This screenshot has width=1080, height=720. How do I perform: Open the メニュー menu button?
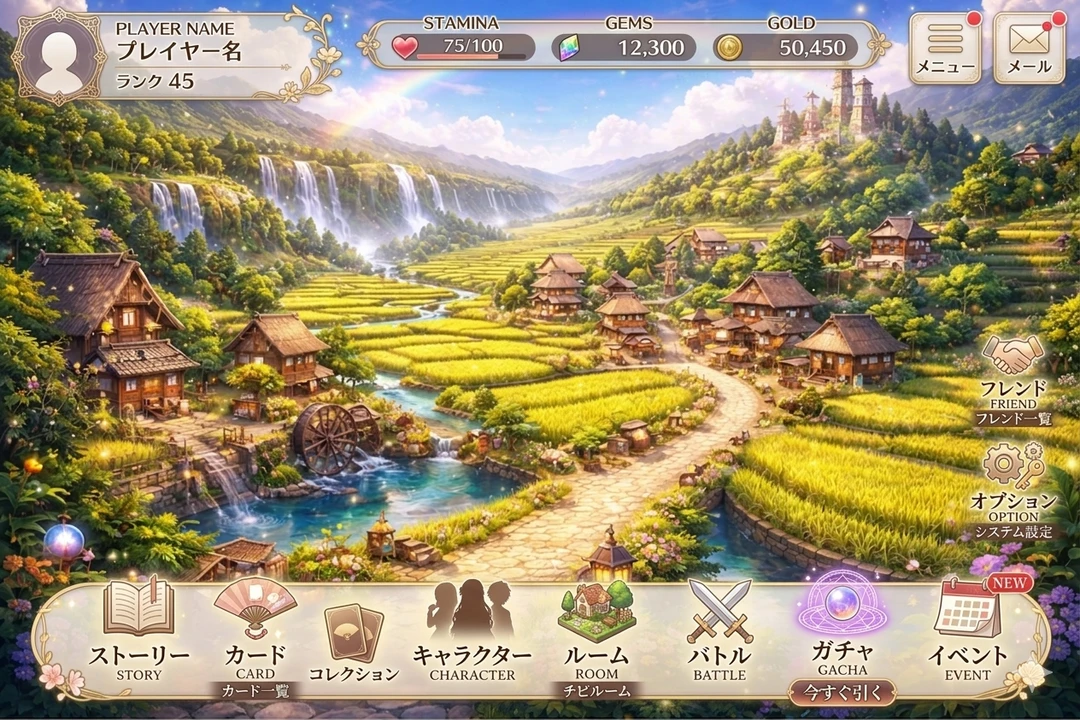pyautogui.click(x=945, y=48)
